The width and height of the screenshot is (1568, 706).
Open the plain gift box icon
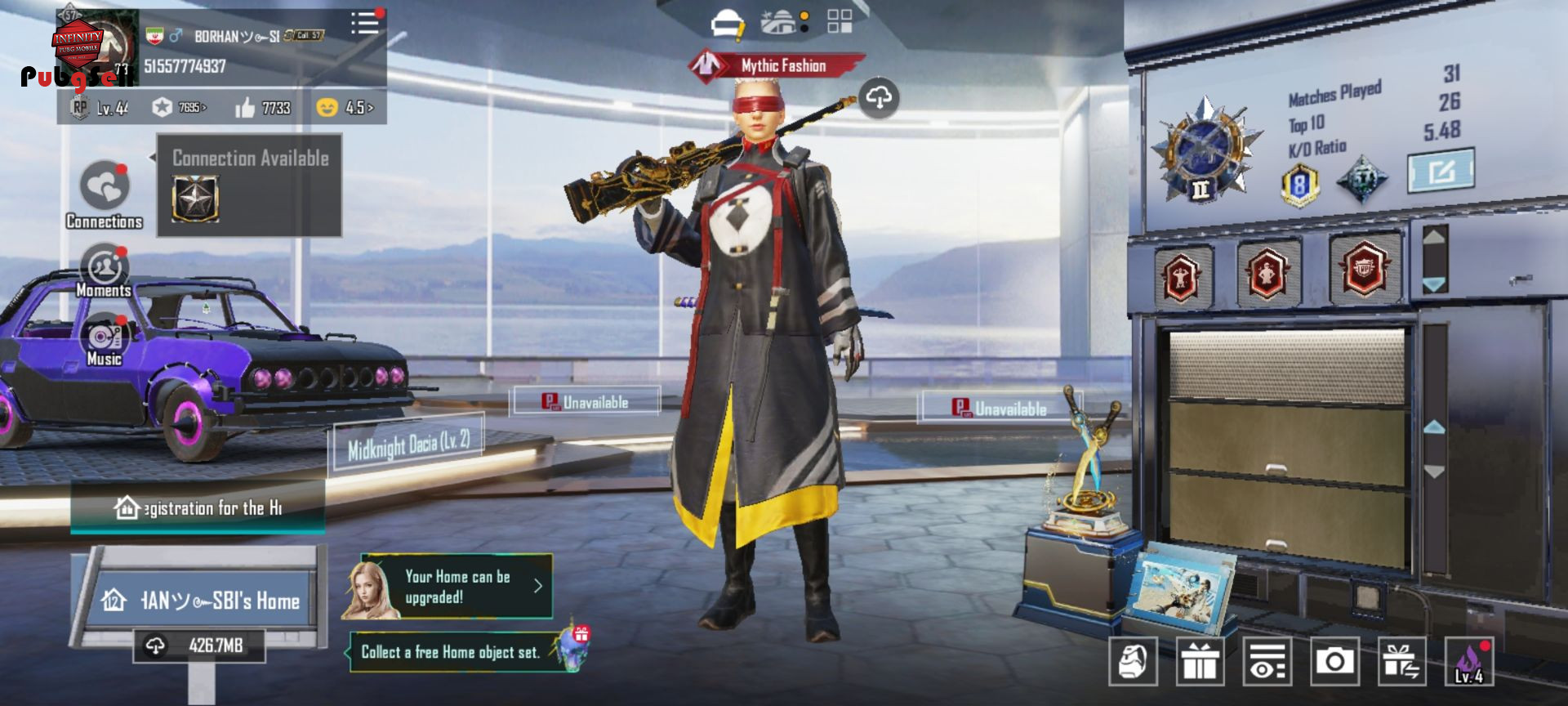(x=1200, y=660)
